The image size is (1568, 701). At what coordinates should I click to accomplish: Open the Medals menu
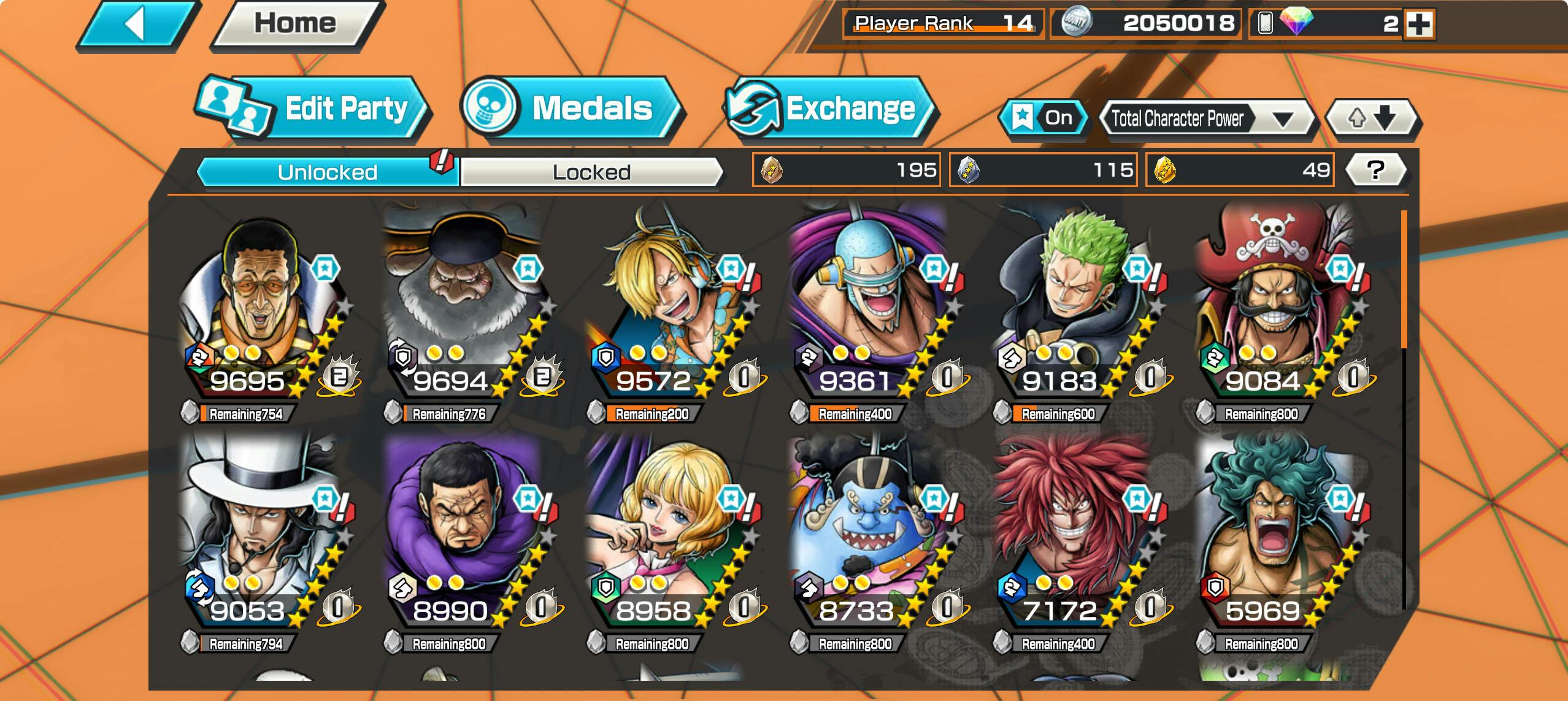[571, 108]
